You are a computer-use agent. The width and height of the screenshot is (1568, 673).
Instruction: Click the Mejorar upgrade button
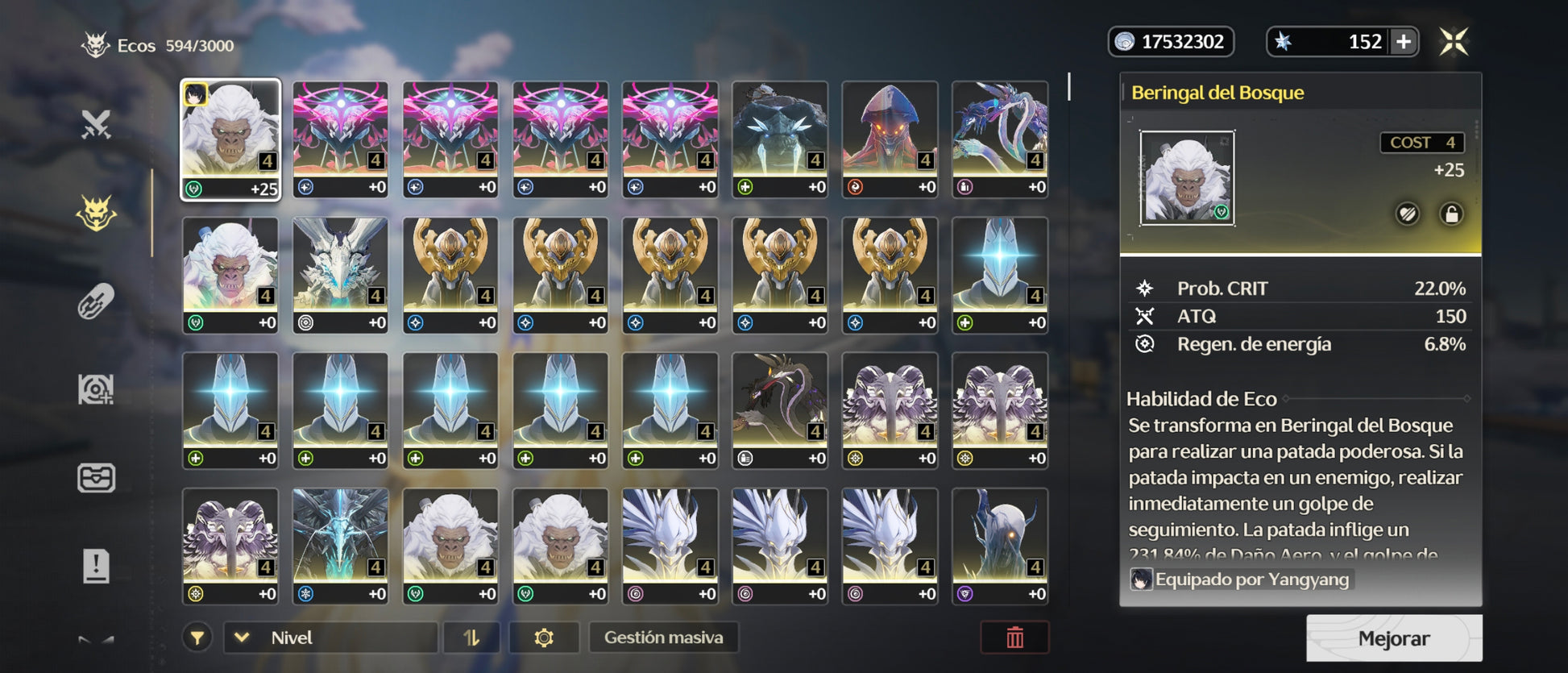click(1393, 638)
